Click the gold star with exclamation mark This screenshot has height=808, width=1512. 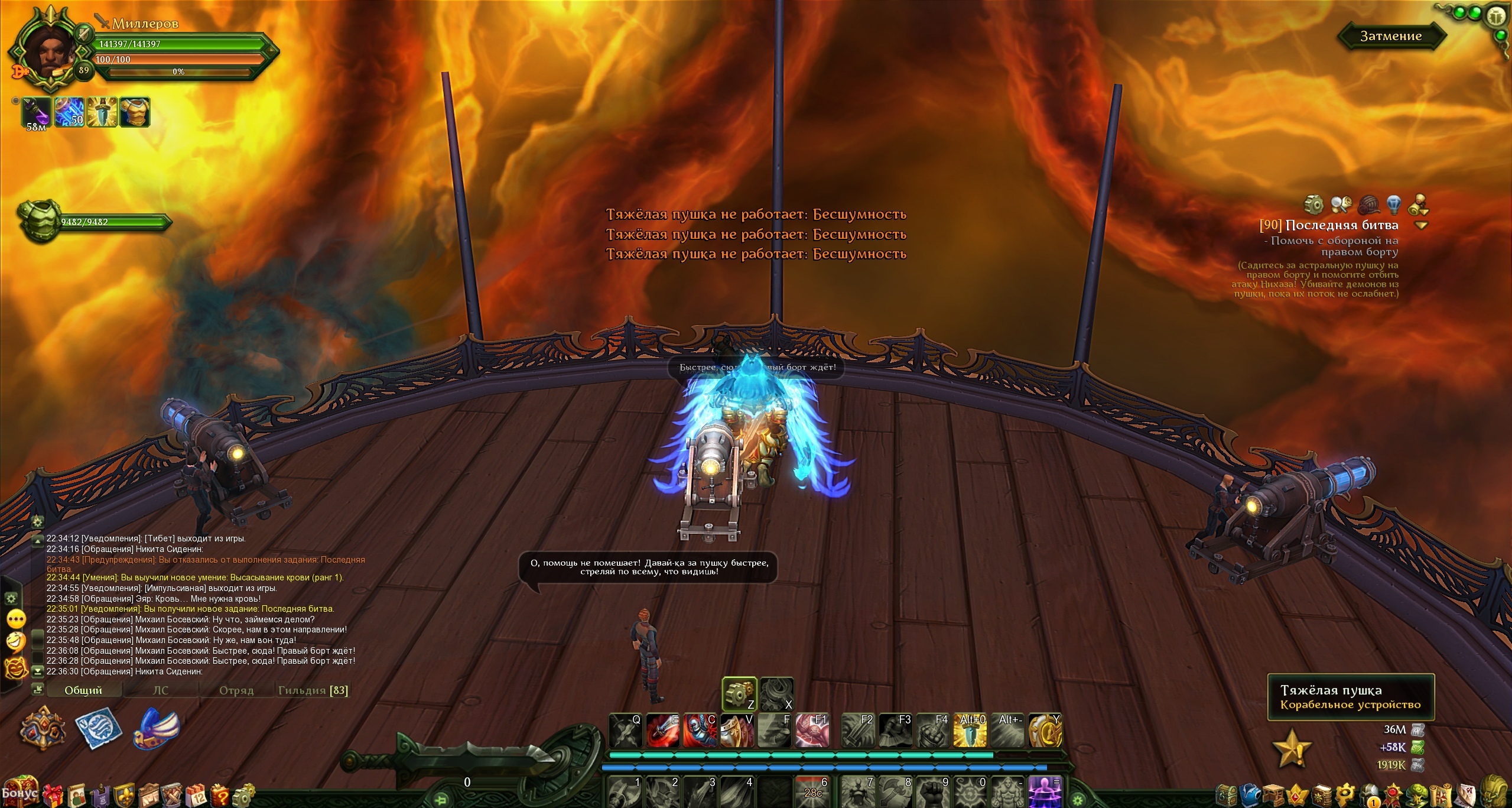coord(1292,749)
